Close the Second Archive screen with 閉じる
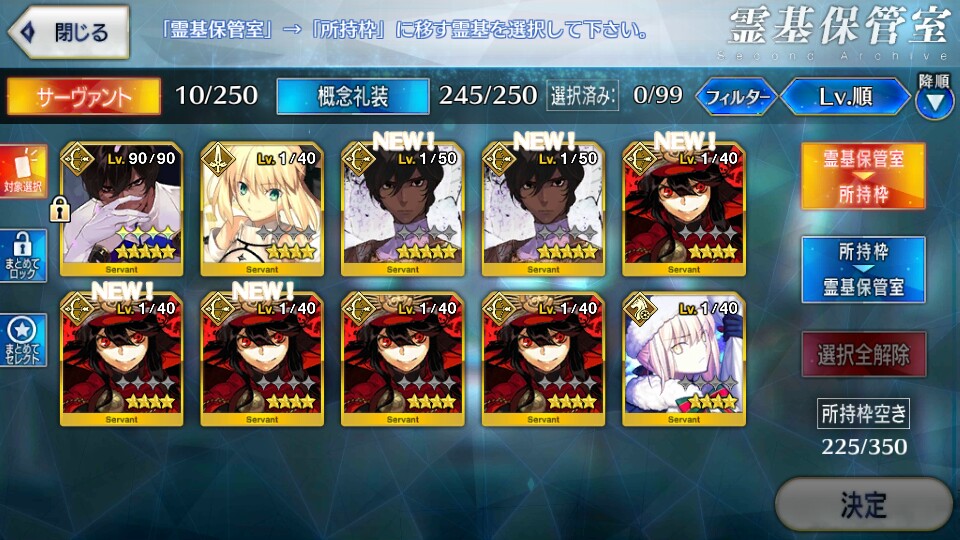The image size is (960, 540). coord(68,33)
